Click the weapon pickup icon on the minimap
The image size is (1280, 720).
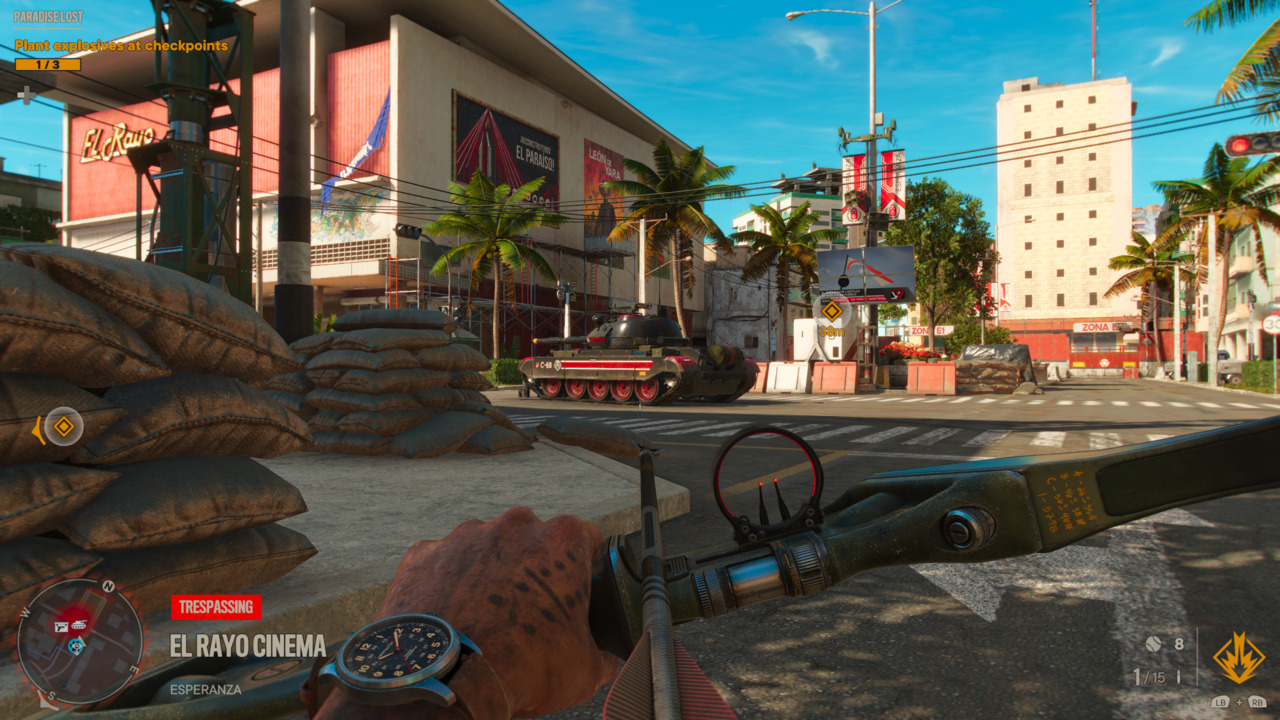[x=61, y=626]
